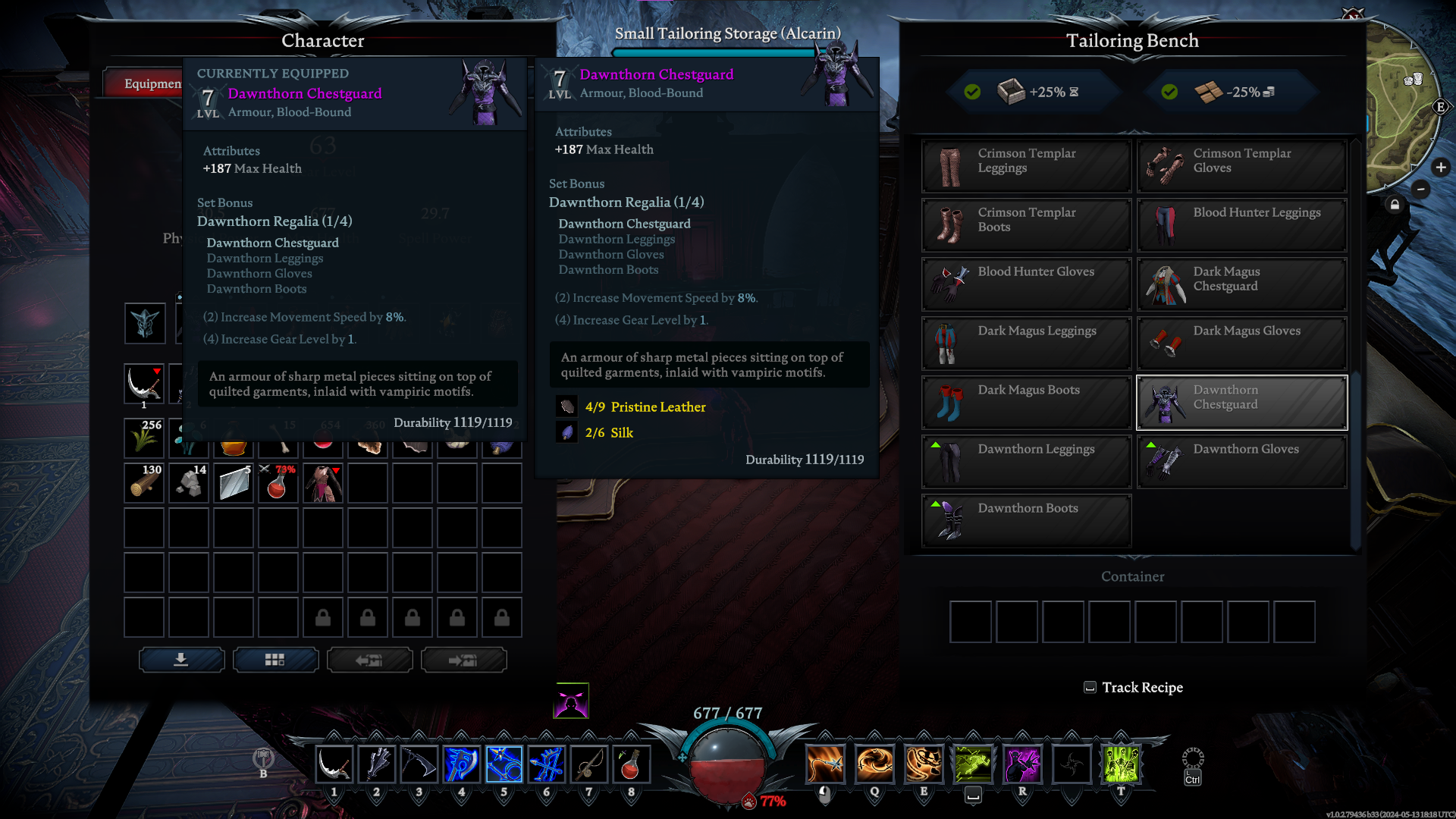1456x819 pixels.
Task: Select the Dawnthorn Gloves recipe
Action: pos(1241,461)
